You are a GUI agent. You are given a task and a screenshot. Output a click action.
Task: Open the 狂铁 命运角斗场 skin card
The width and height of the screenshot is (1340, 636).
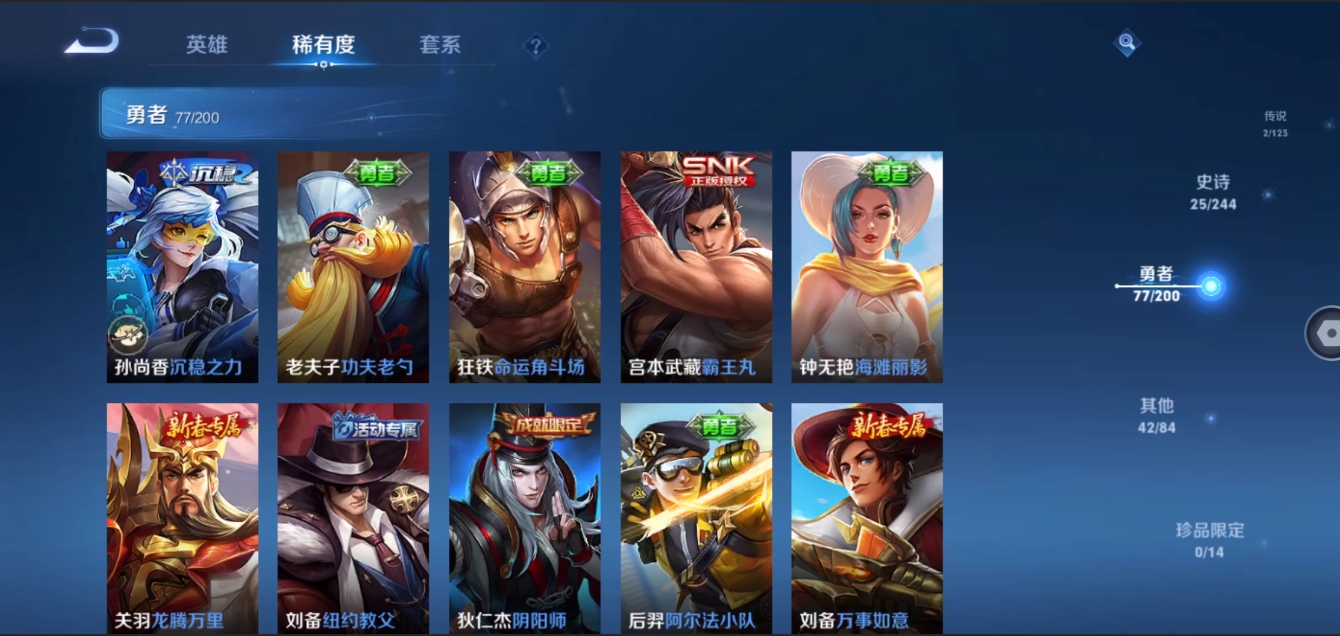point(525,267)
